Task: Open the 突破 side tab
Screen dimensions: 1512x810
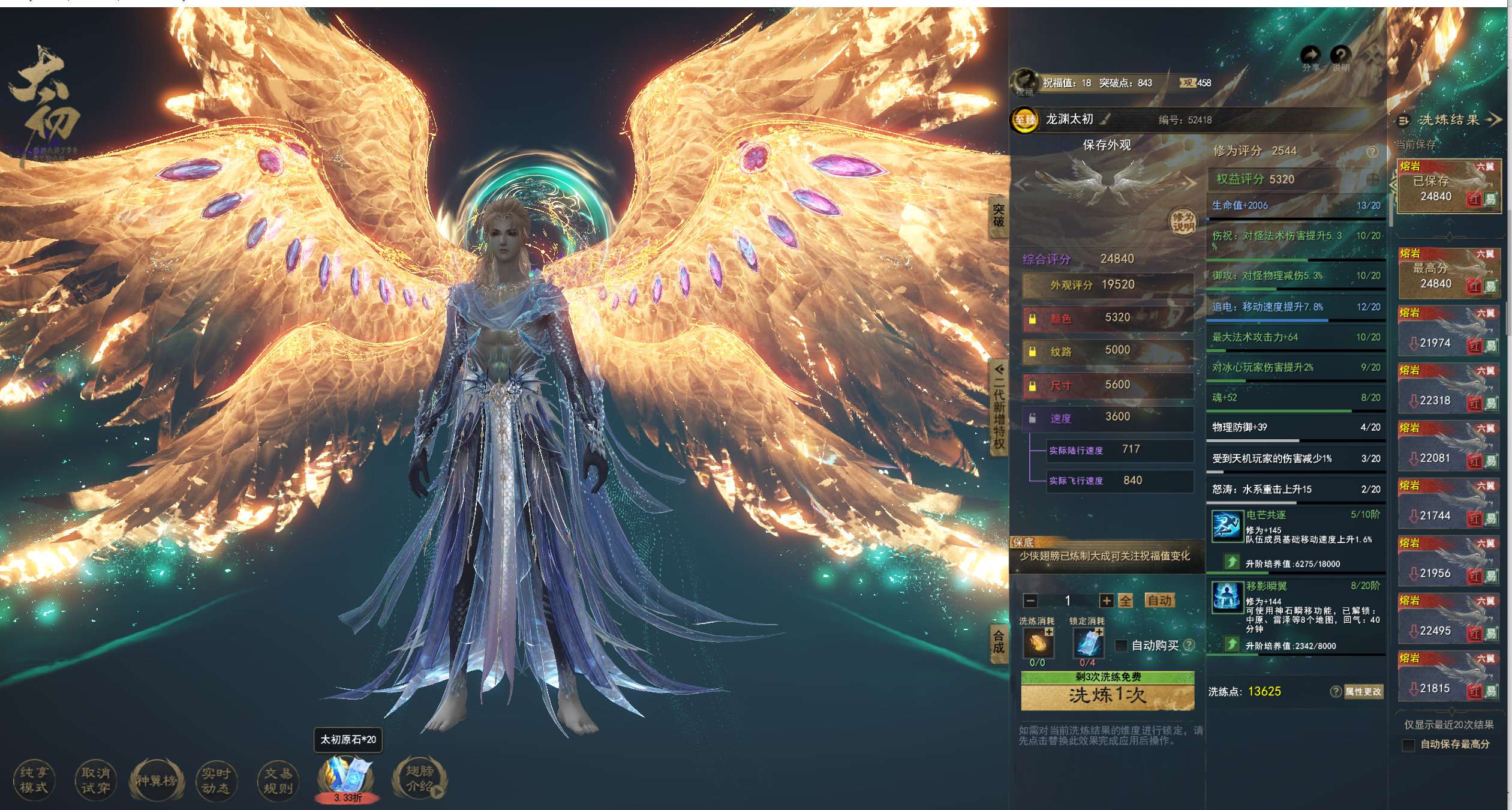Action: pos(998,215)
